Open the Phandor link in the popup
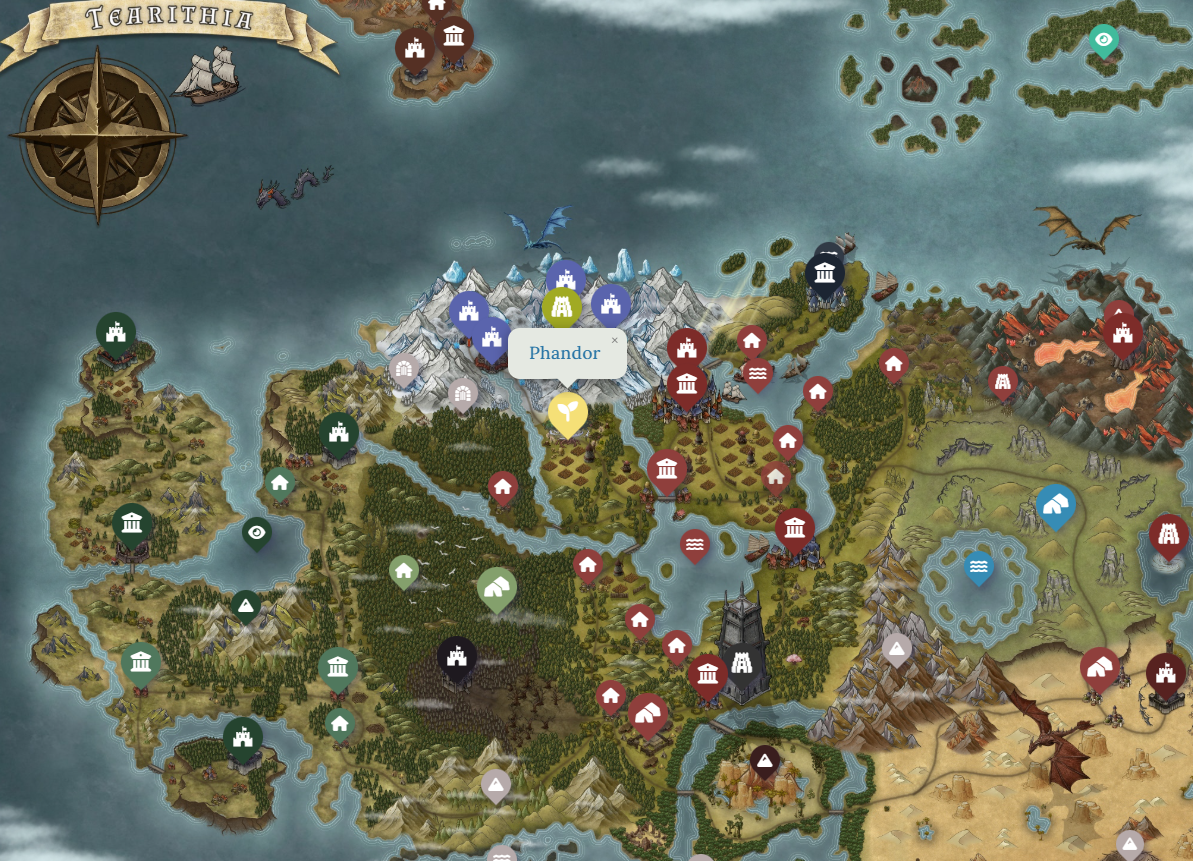Screen dimensions: 1193x861 coord(564,353)
